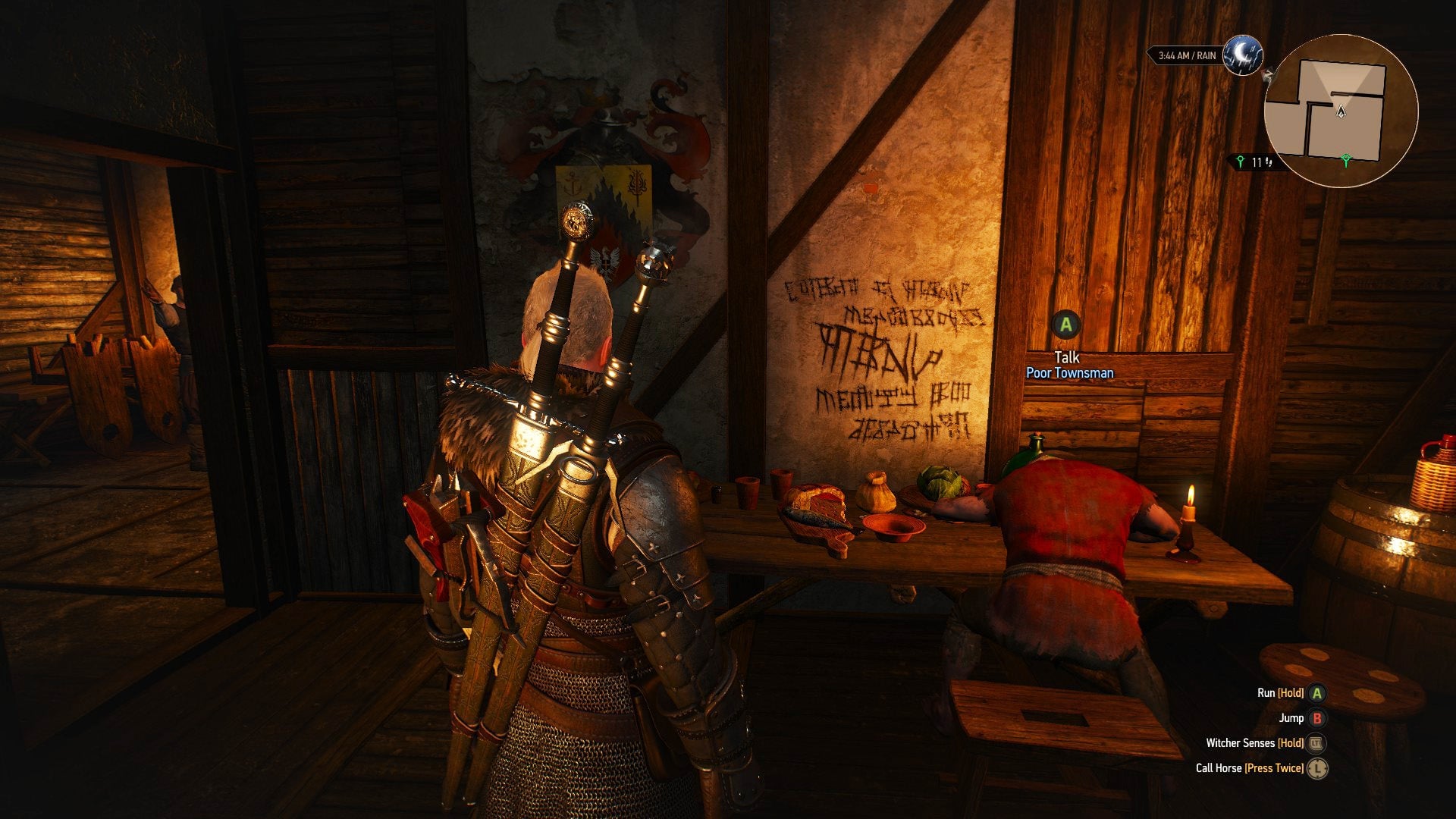Click the moon progress dial by the minimap
This screenshot has width=1456, height=819.
1244,56
